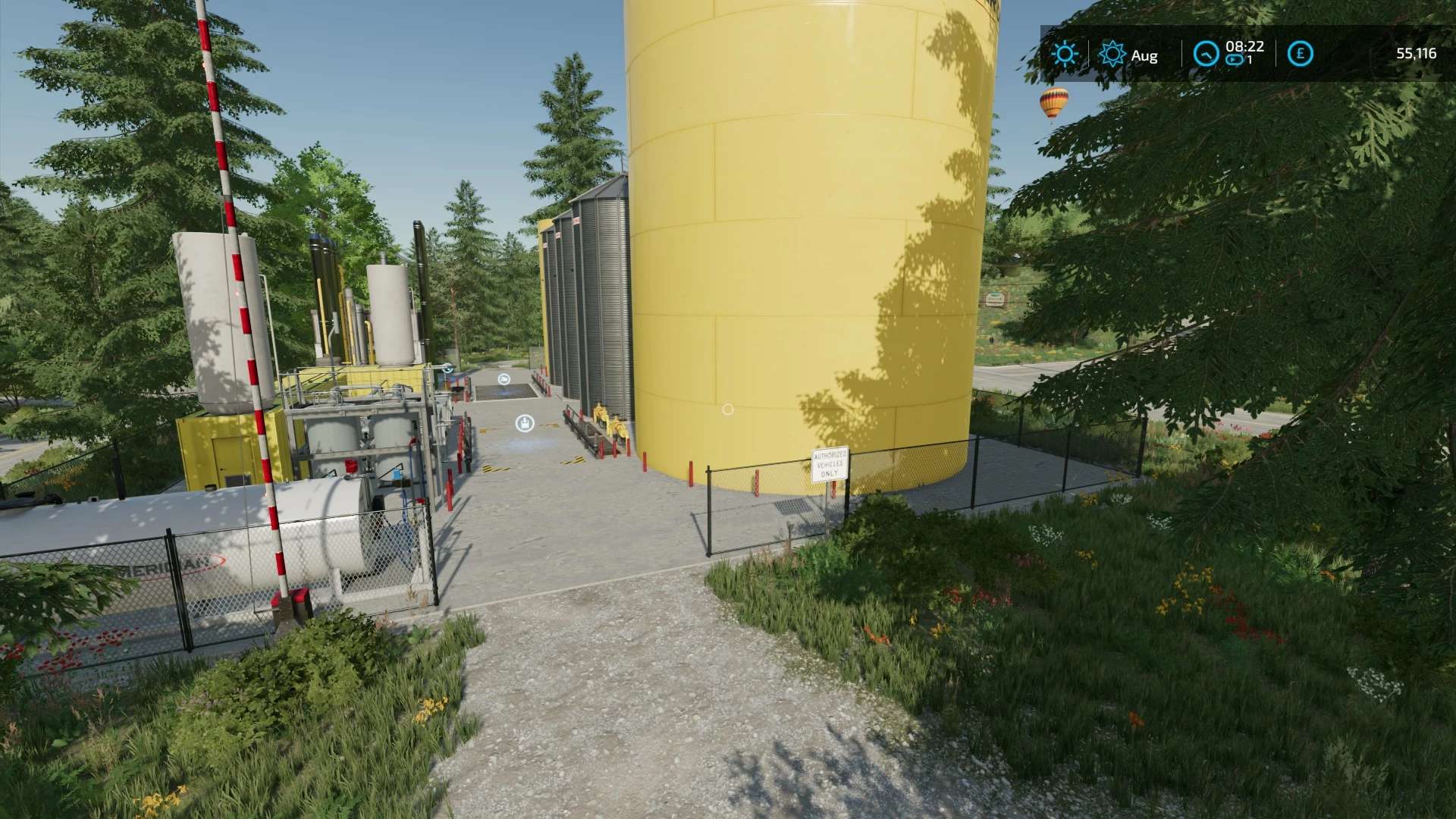Select the August season icon

pos(1112,54)
